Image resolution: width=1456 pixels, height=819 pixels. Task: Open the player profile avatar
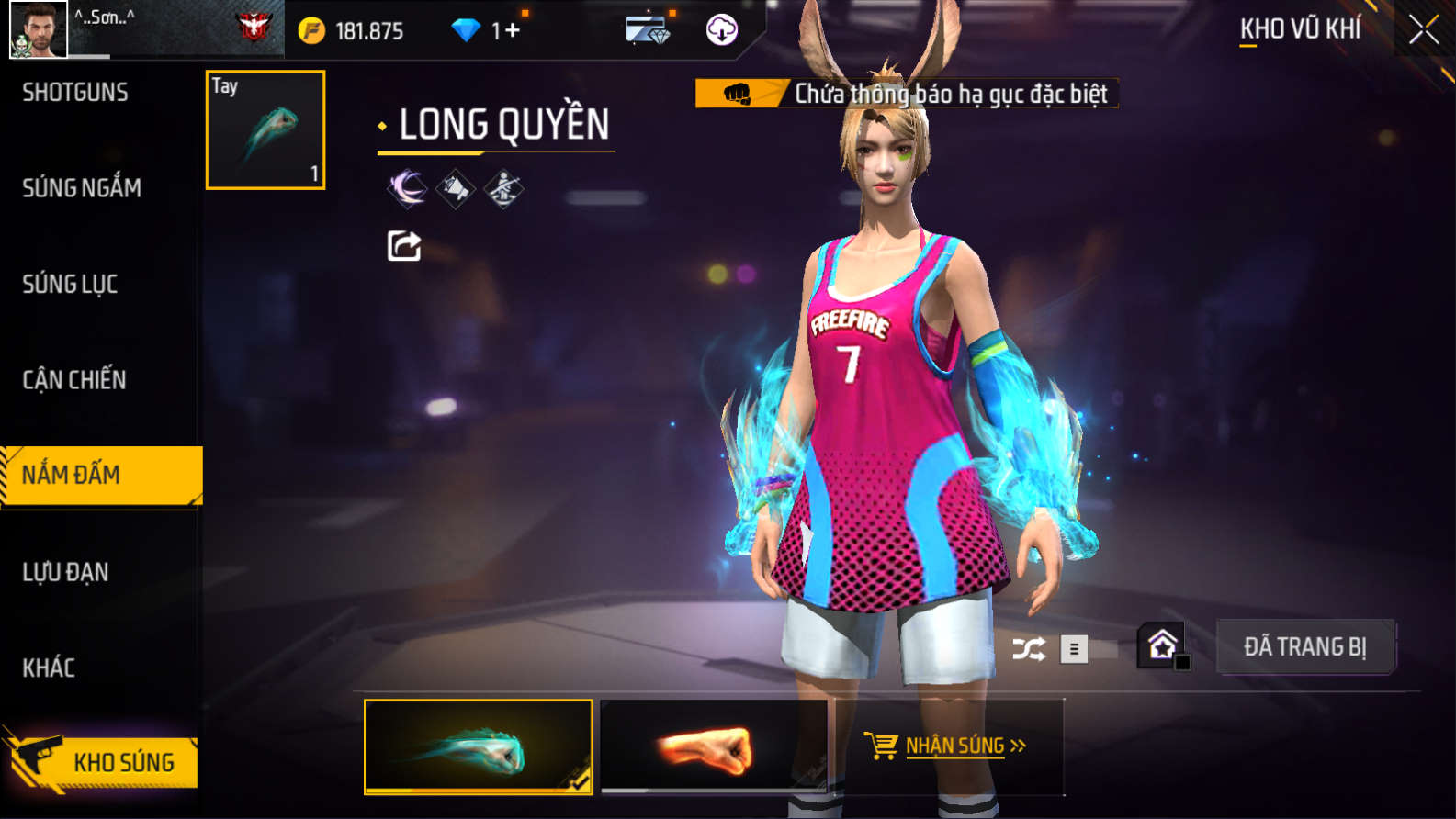pyautogui.click(x=39, y=29)
